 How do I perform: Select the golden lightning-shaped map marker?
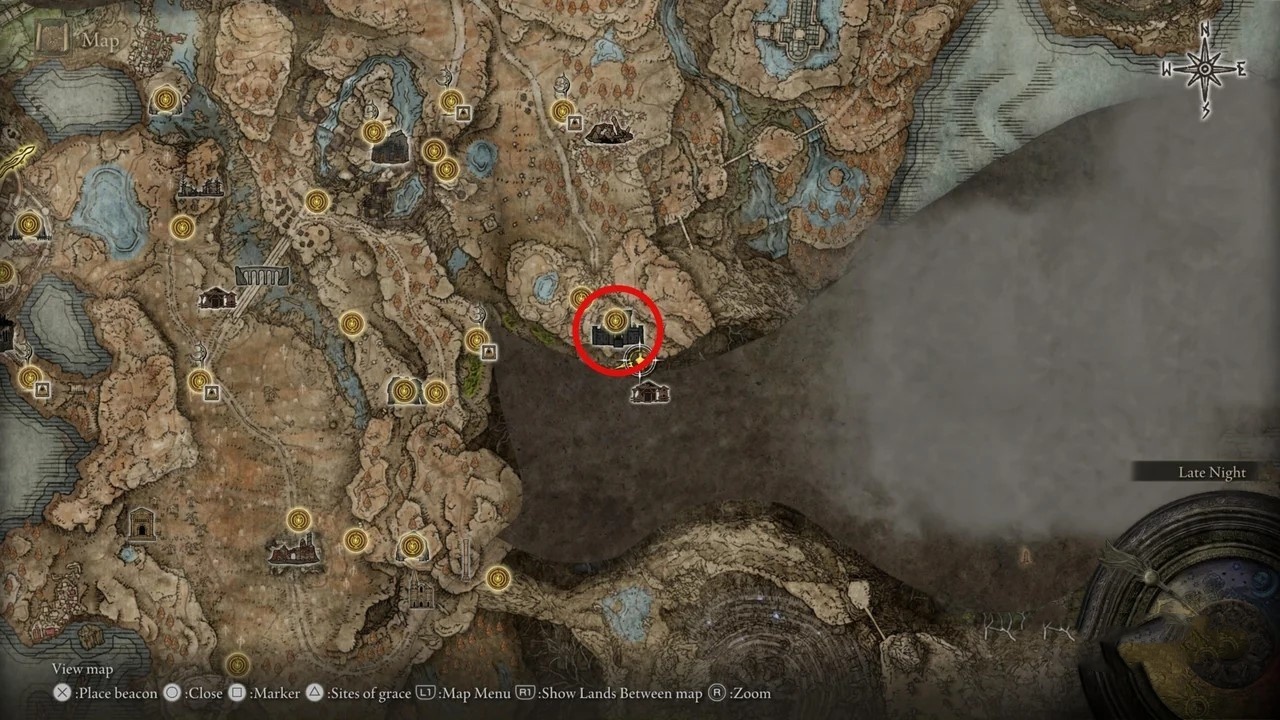[20, 160]
